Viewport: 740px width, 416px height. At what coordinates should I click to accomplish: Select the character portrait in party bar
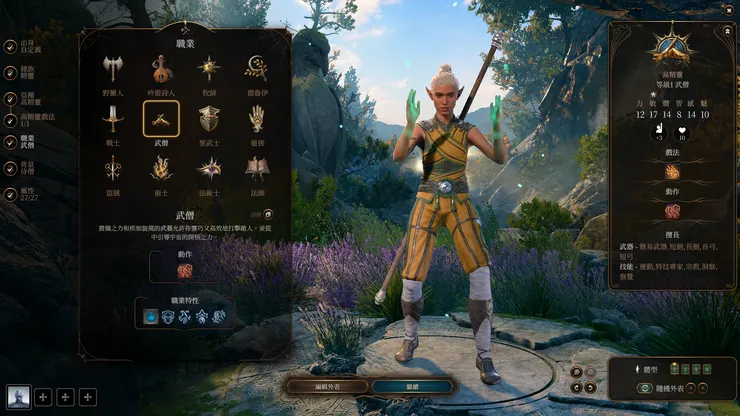tap(18, 397)
